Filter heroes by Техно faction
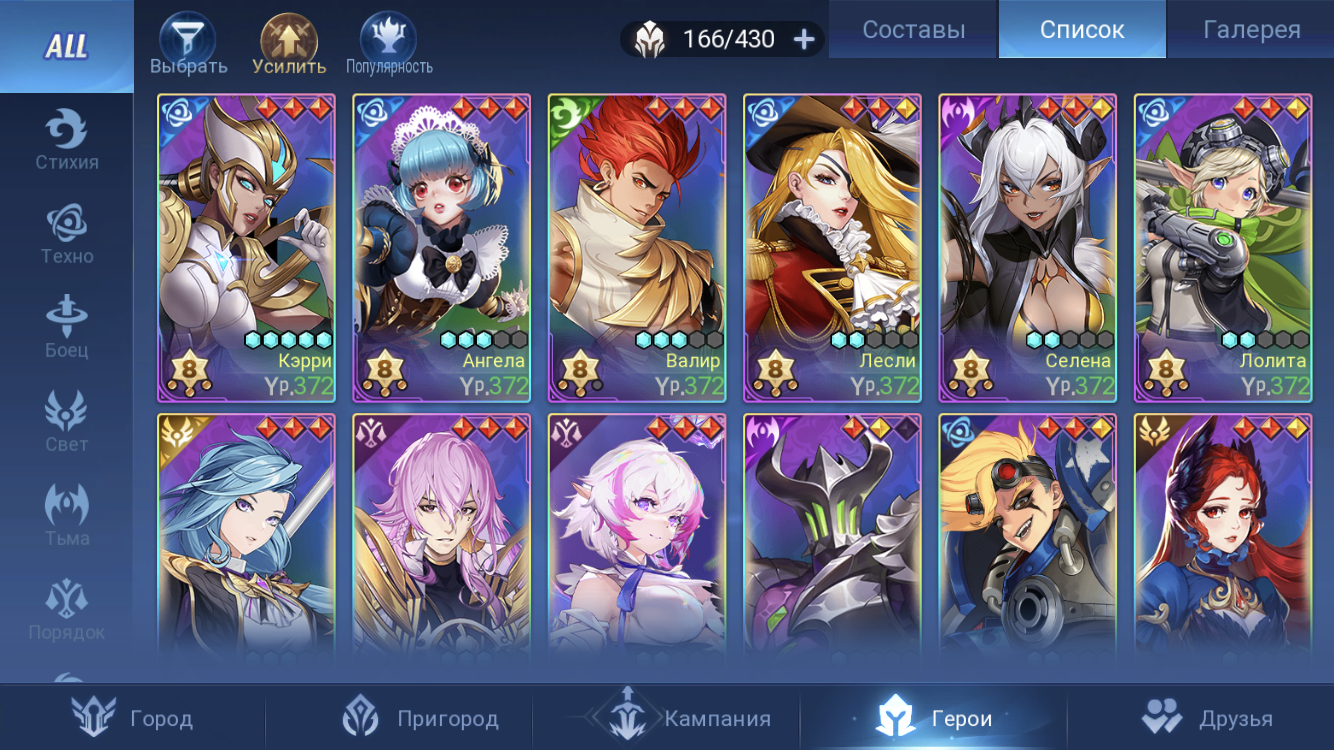Screen dimensions: 1334x750 [66, 235]
